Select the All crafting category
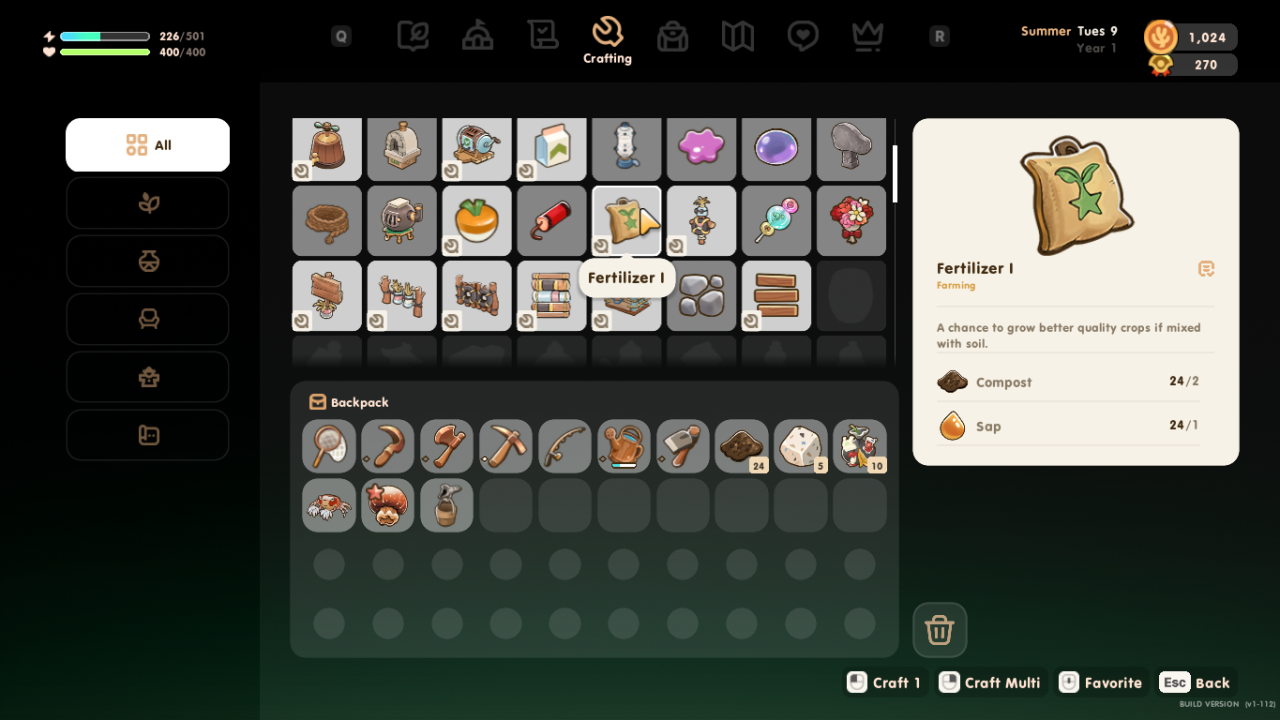Viewport: 1280px width, 720px height. (148, 145)
